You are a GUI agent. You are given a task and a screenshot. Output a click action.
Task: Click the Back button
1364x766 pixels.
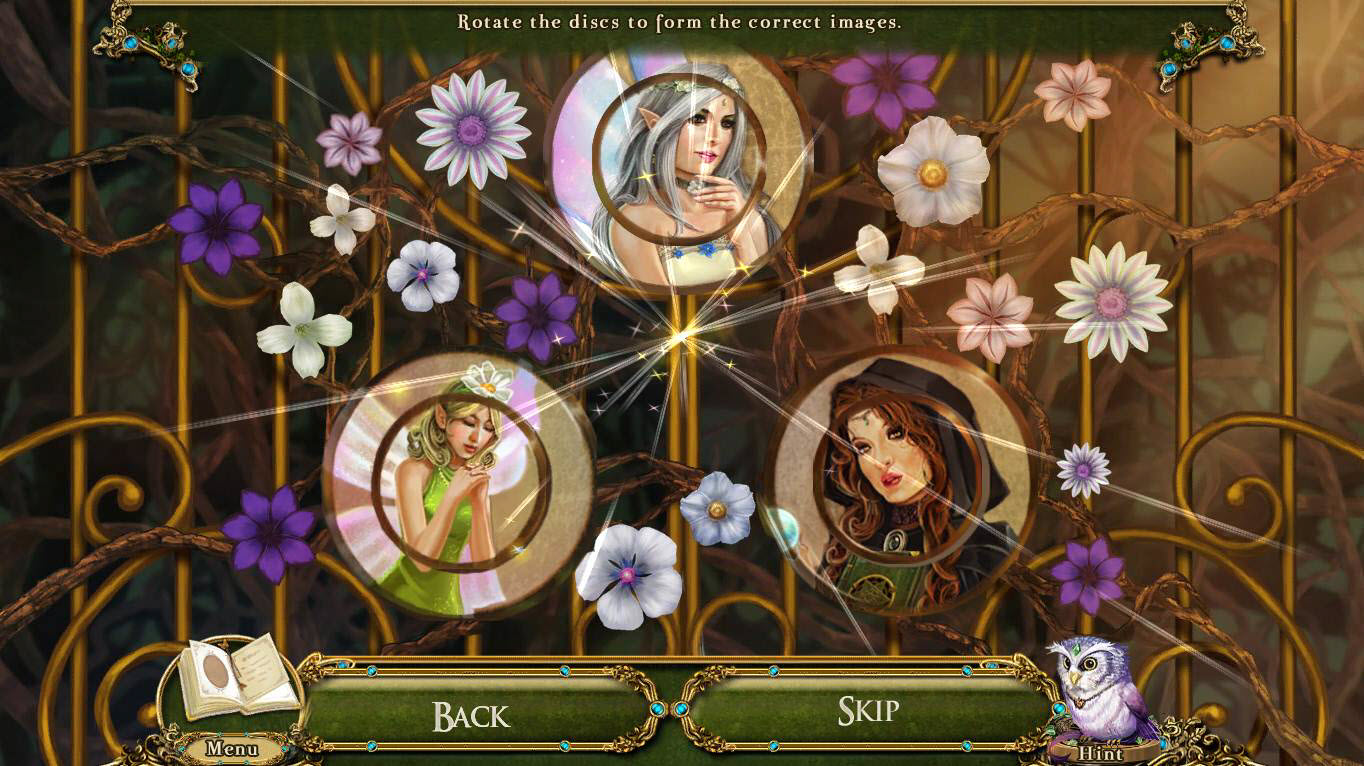471,714
